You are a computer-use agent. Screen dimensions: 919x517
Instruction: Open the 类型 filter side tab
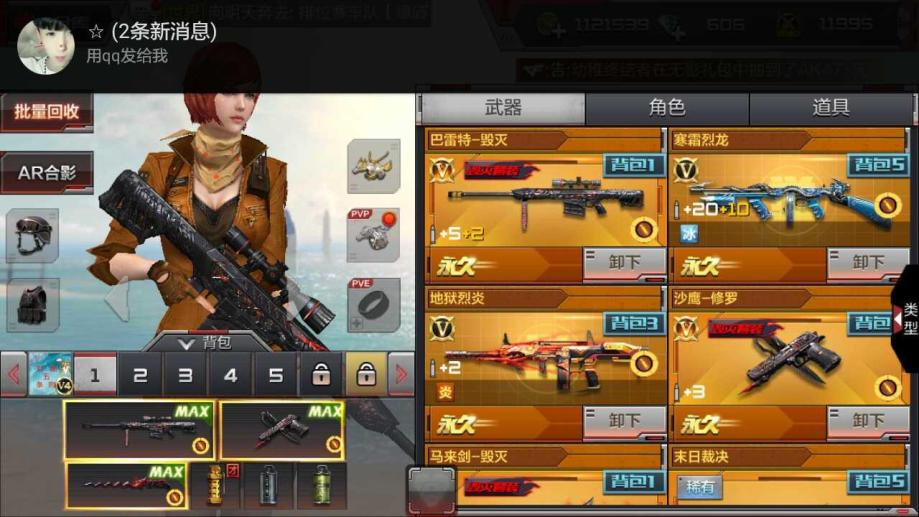coord(907,320)
